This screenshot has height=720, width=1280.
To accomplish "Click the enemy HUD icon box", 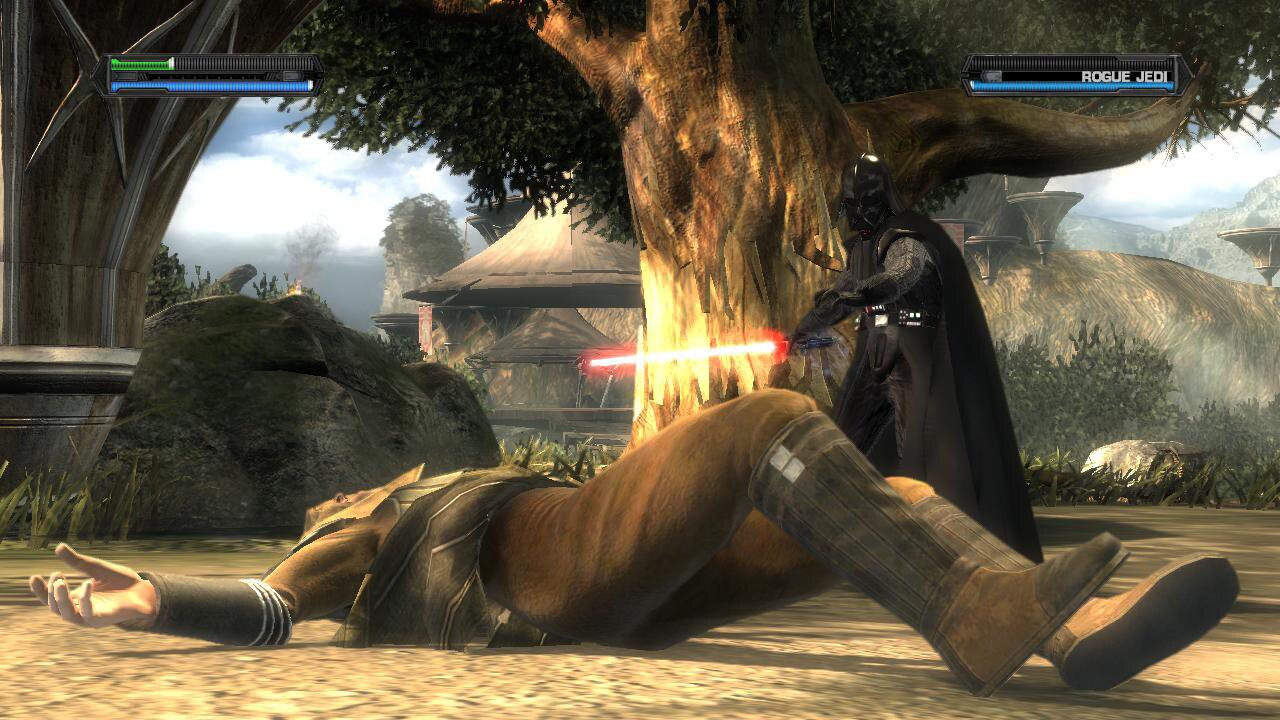I will (992, 76).
